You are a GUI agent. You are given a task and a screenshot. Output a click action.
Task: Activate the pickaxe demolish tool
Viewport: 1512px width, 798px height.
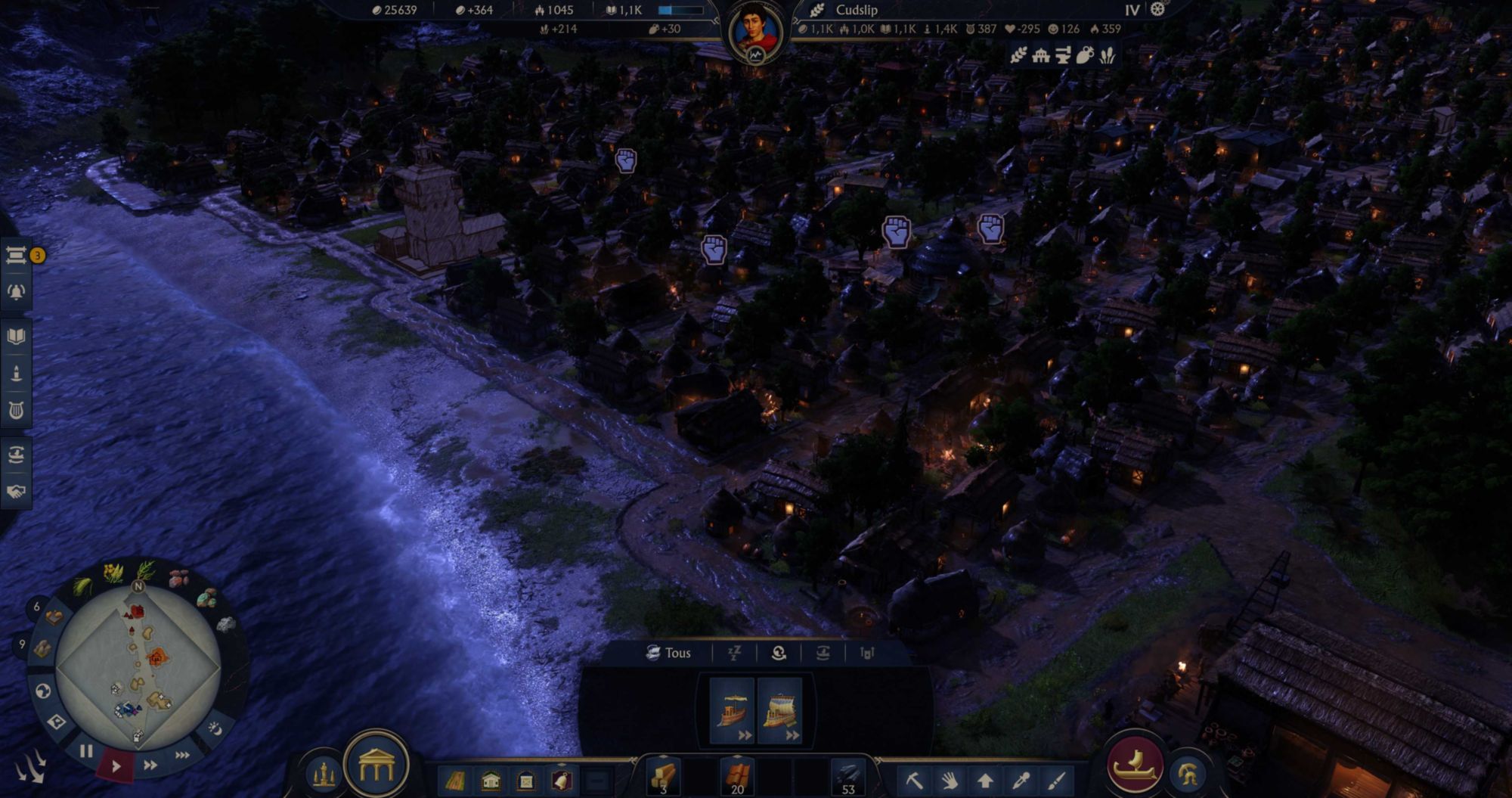914,780
